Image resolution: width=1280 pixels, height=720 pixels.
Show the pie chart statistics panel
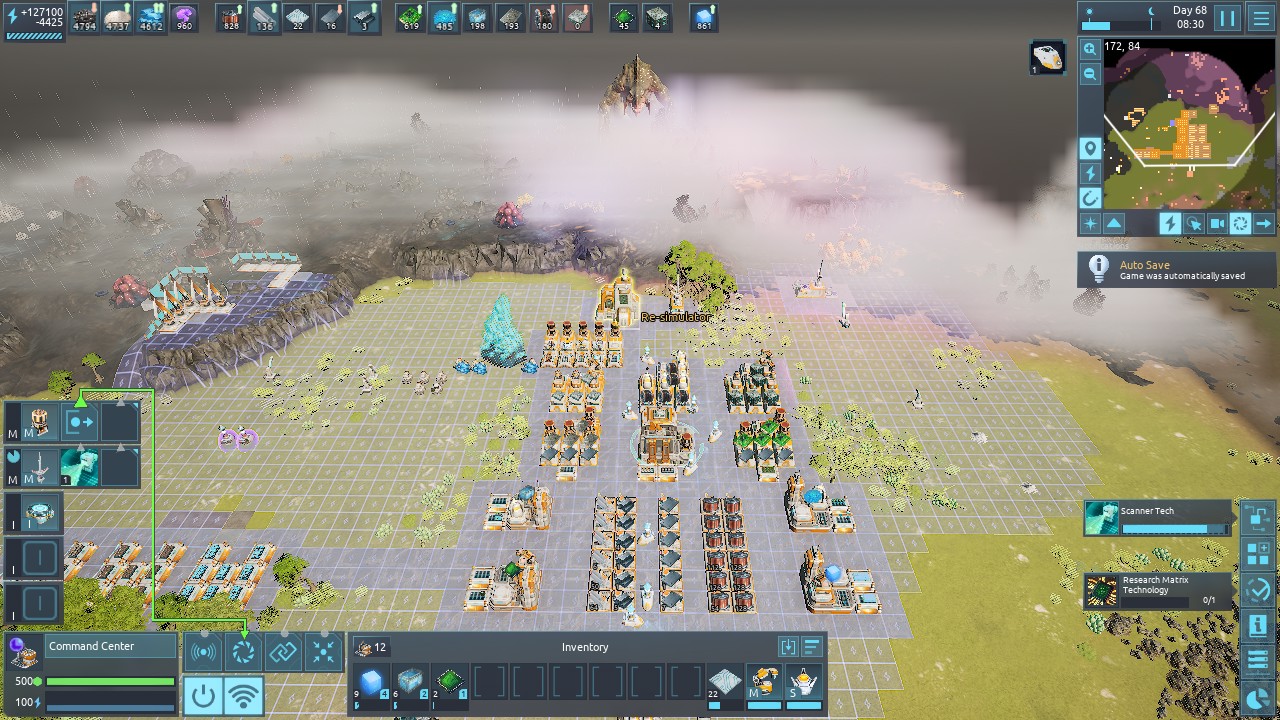coord(1258,698)
